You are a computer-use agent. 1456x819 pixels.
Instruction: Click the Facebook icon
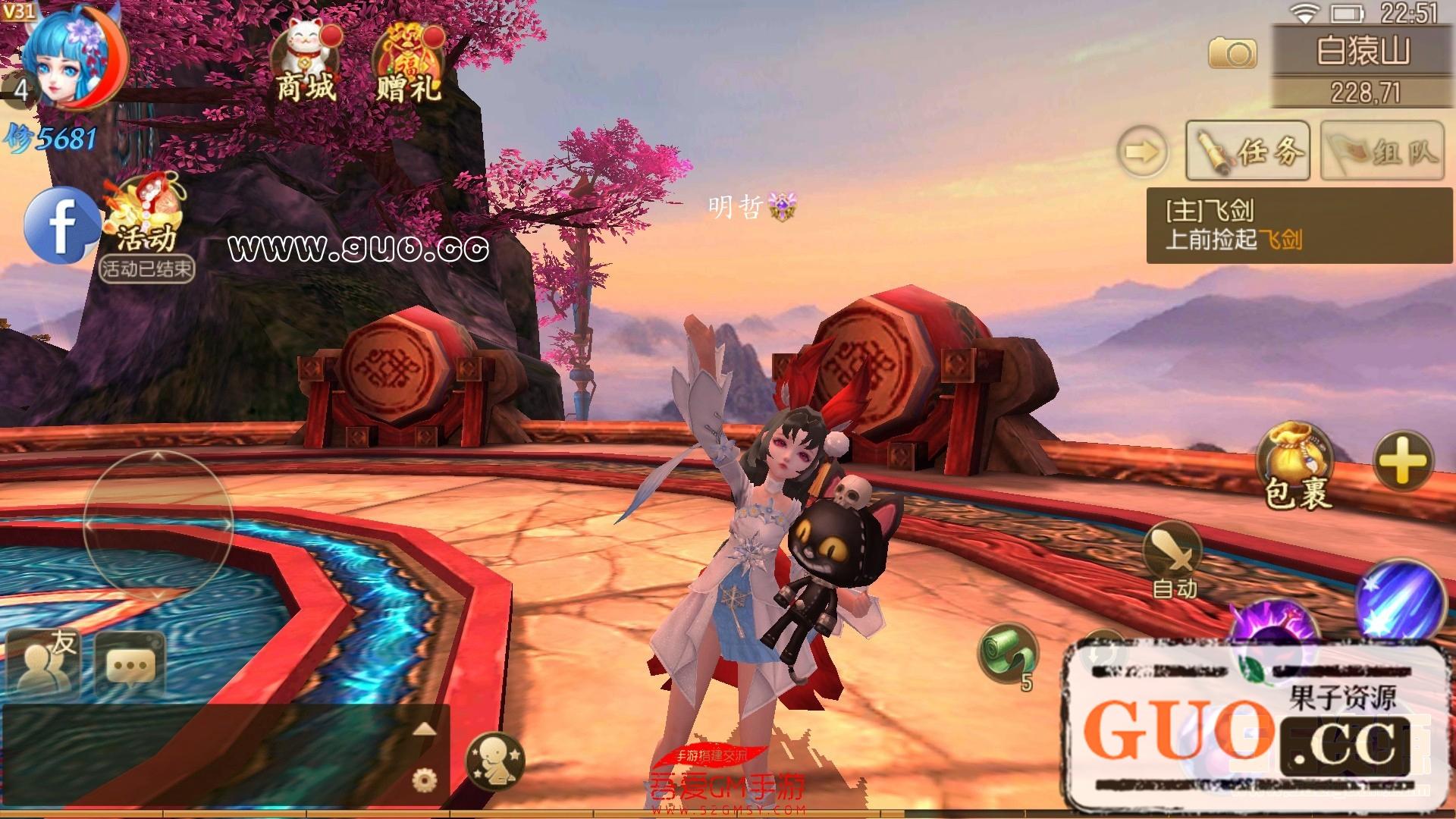click(x=61, y=225)
